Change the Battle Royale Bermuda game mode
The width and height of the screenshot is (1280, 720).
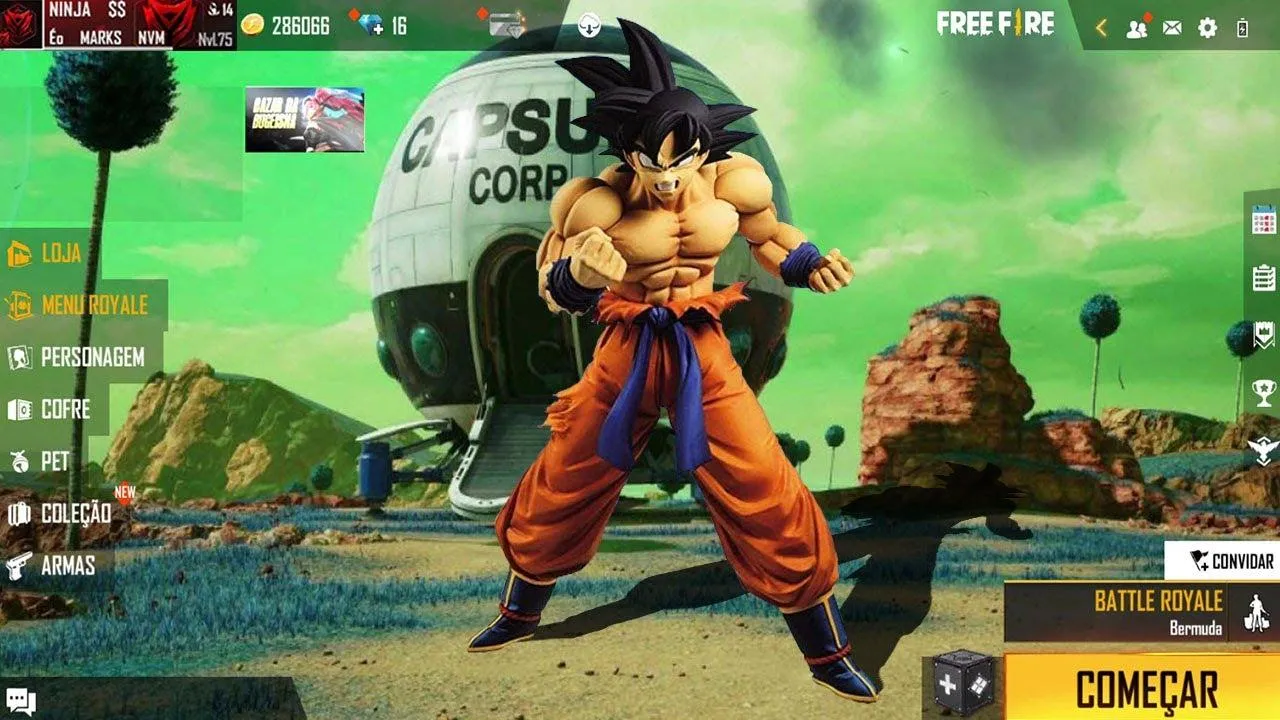coord(1140,612)
